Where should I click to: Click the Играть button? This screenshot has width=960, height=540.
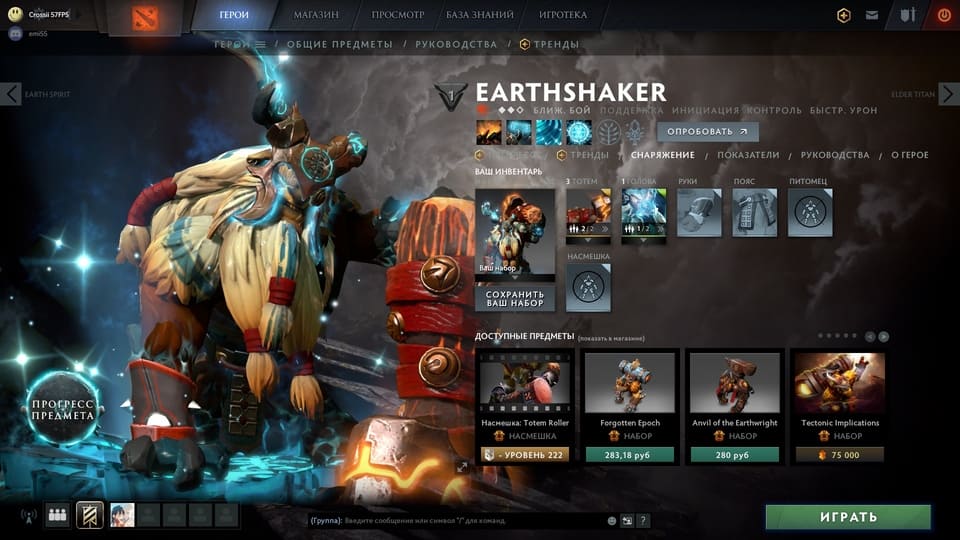point(848,517)
